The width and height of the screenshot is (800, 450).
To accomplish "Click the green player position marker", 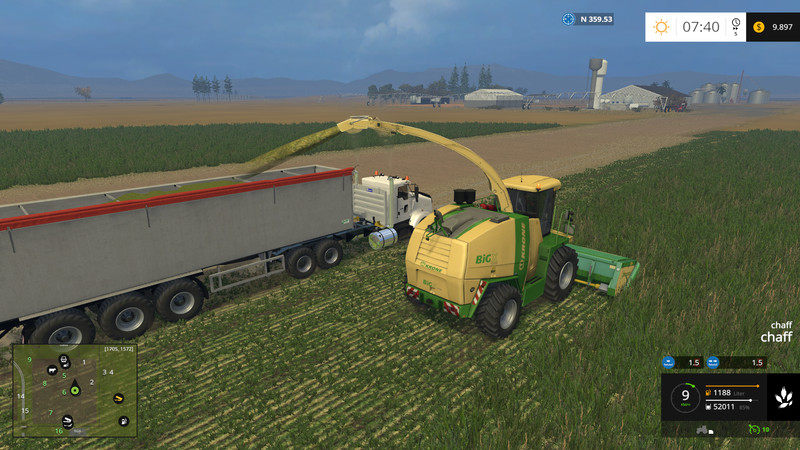I will click(73, 390).
